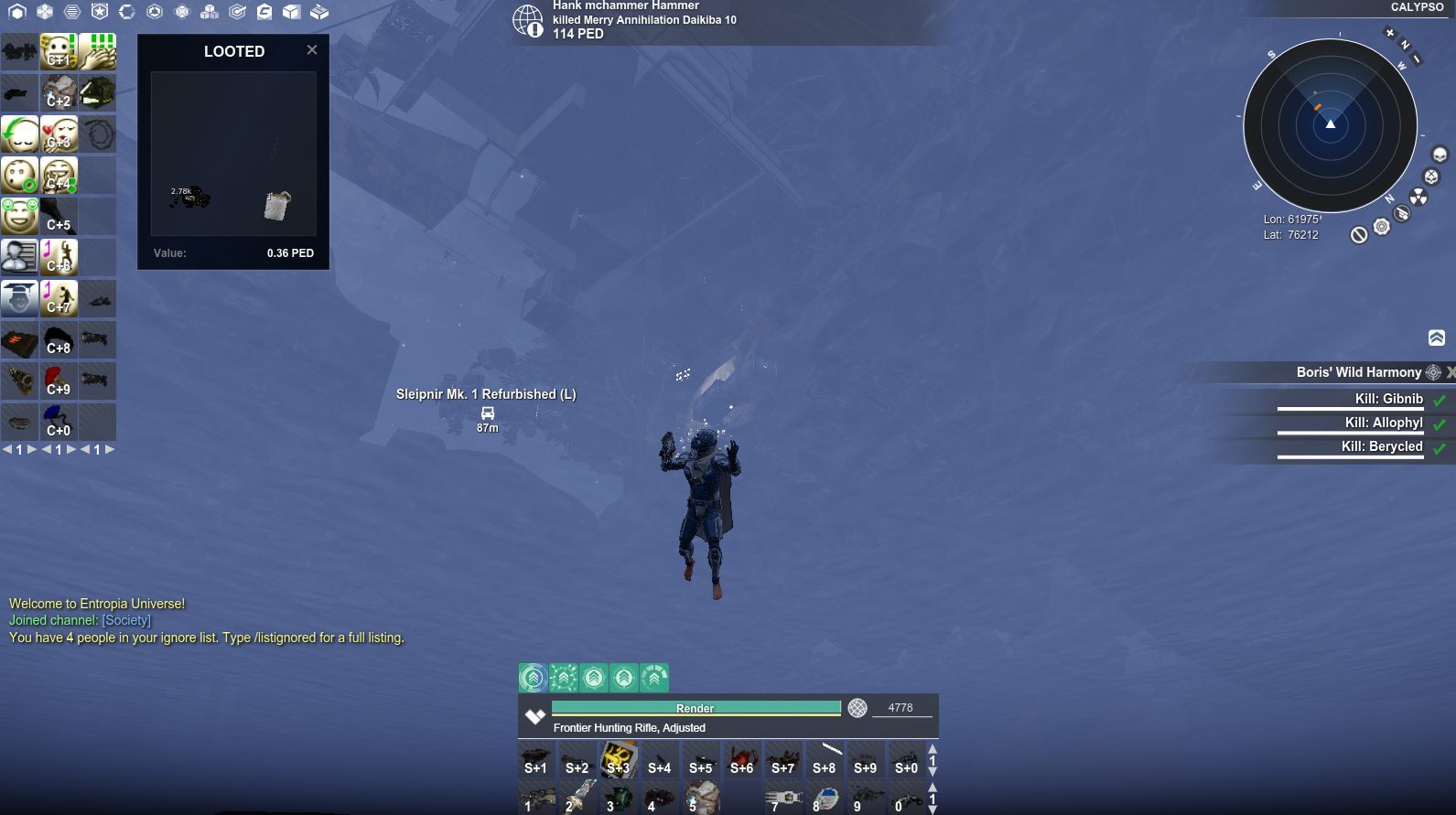Click the radiation hazard icon below the radar

[1418, 197]
